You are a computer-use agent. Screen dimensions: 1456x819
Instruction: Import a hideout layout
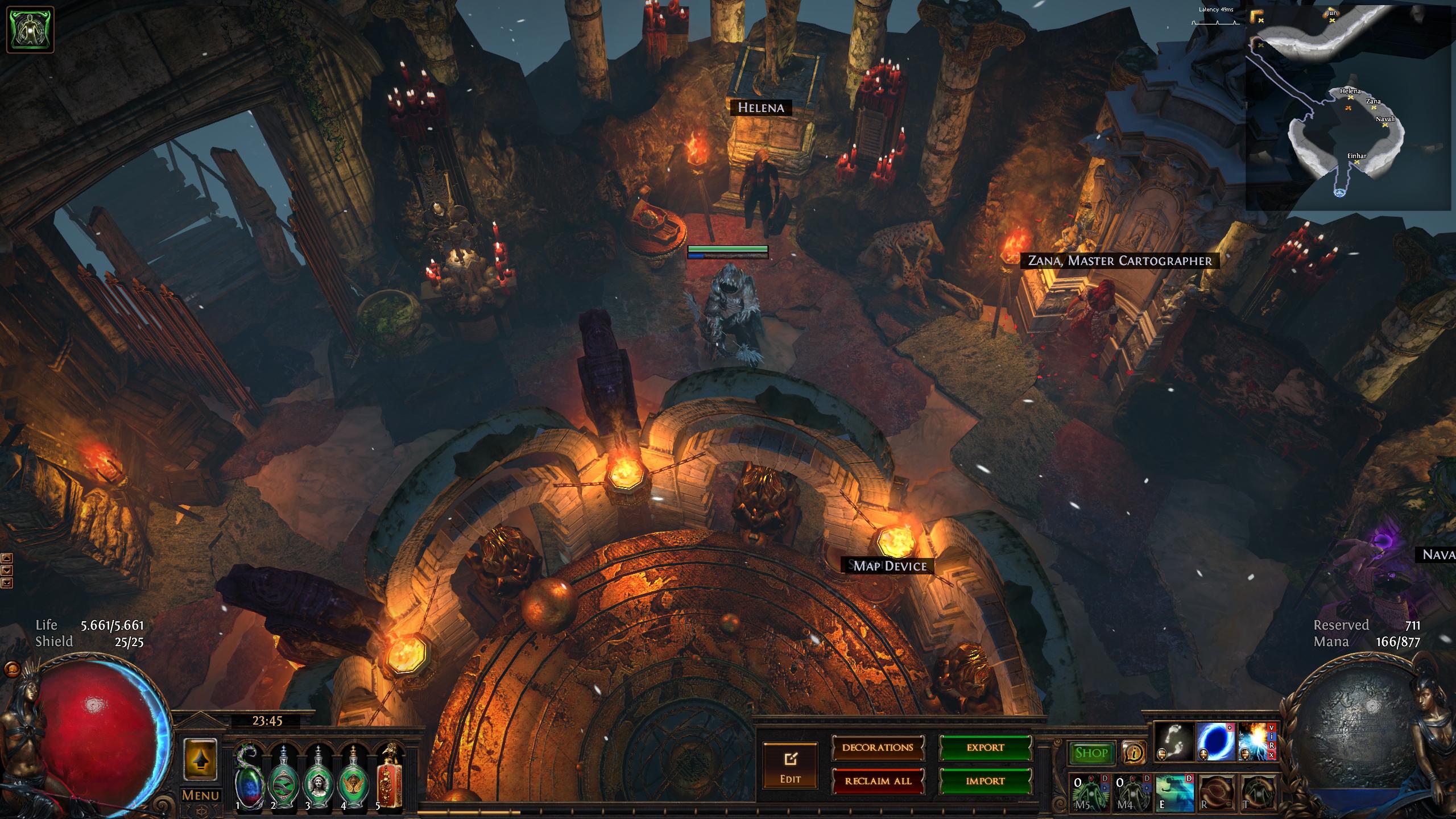click(985, 781)
